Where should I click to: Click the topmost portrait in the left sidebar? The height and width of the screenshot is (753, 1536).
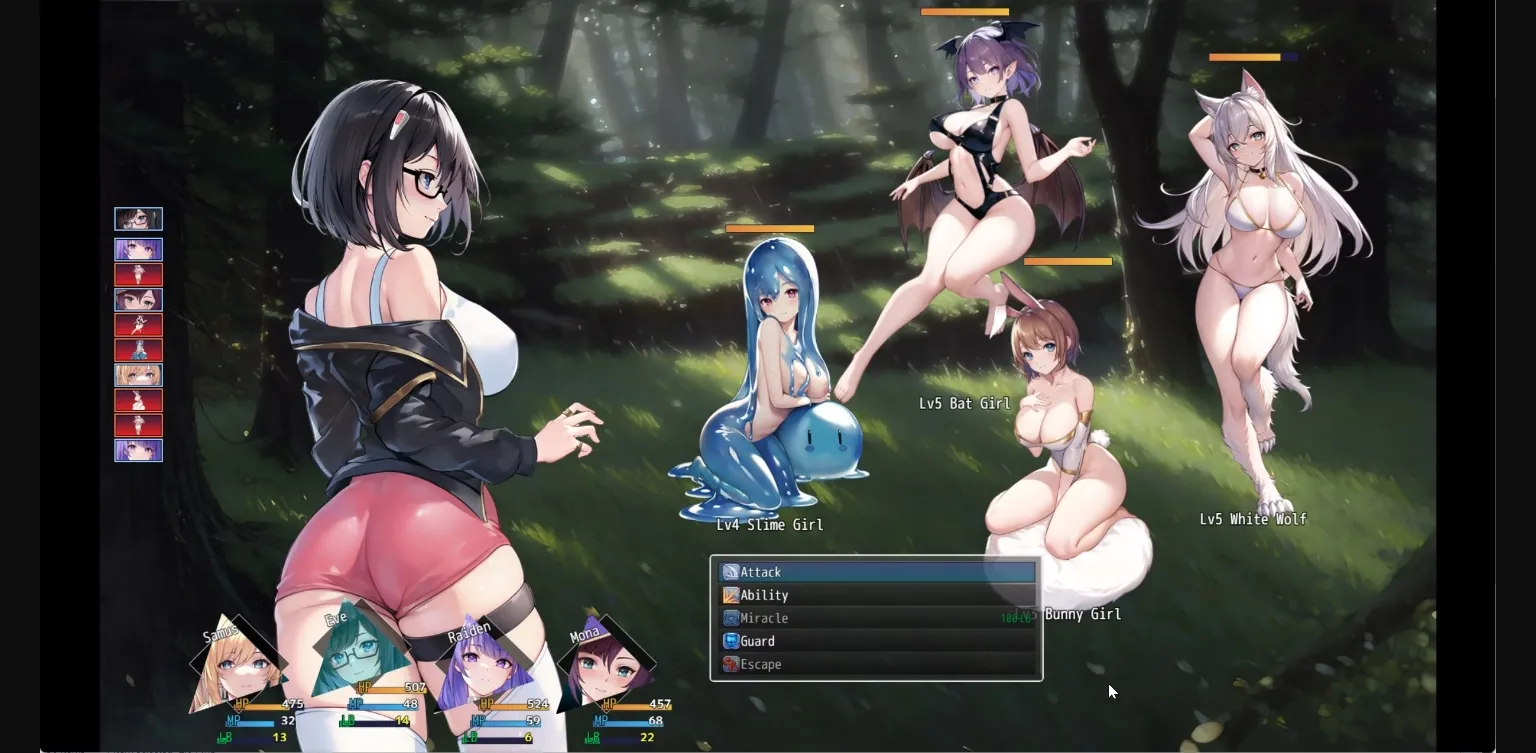pyautogui.click(x=138, y=218)
